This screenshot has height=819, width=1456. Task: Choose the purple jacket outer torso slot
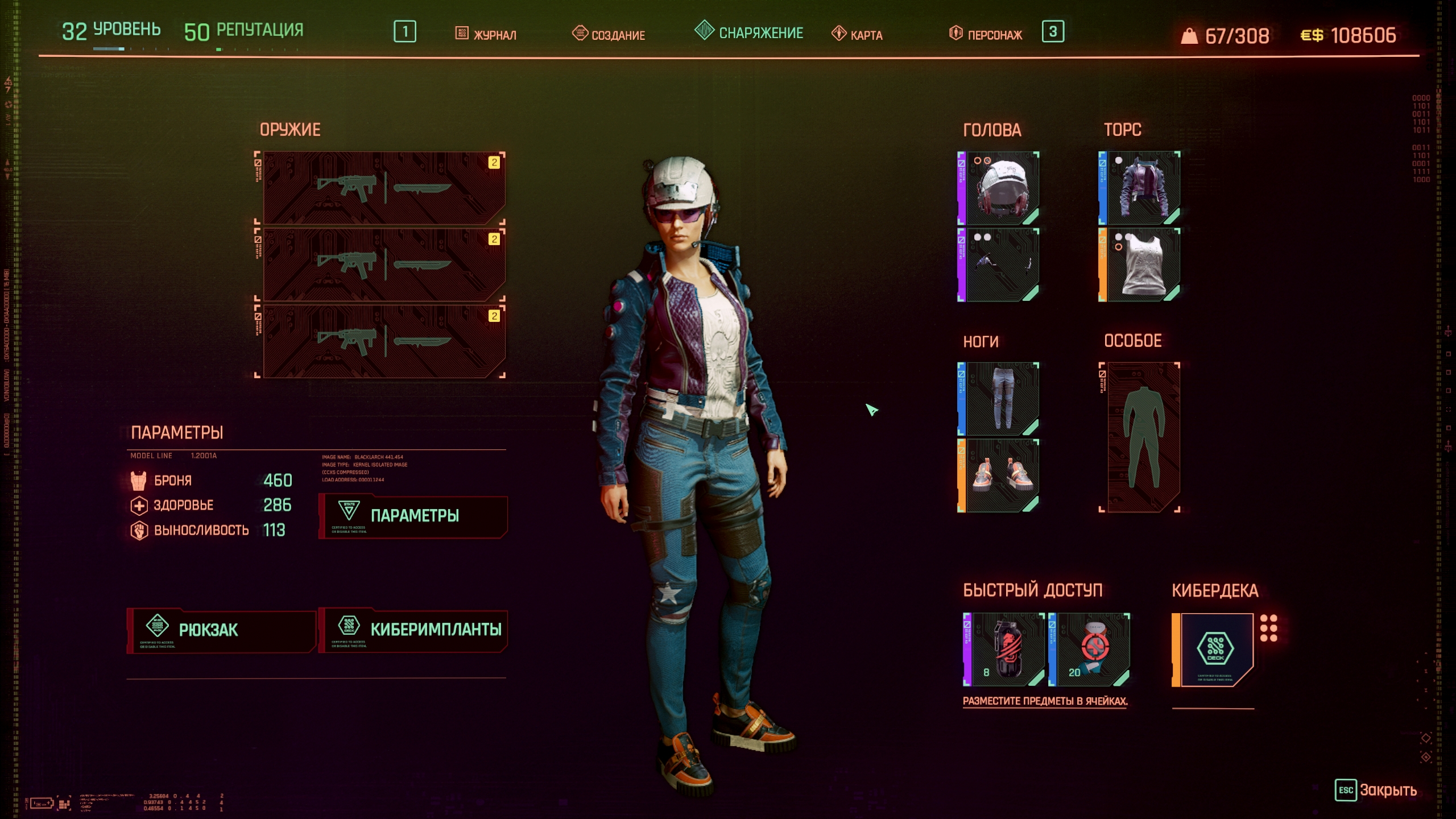click(1140, 188)
